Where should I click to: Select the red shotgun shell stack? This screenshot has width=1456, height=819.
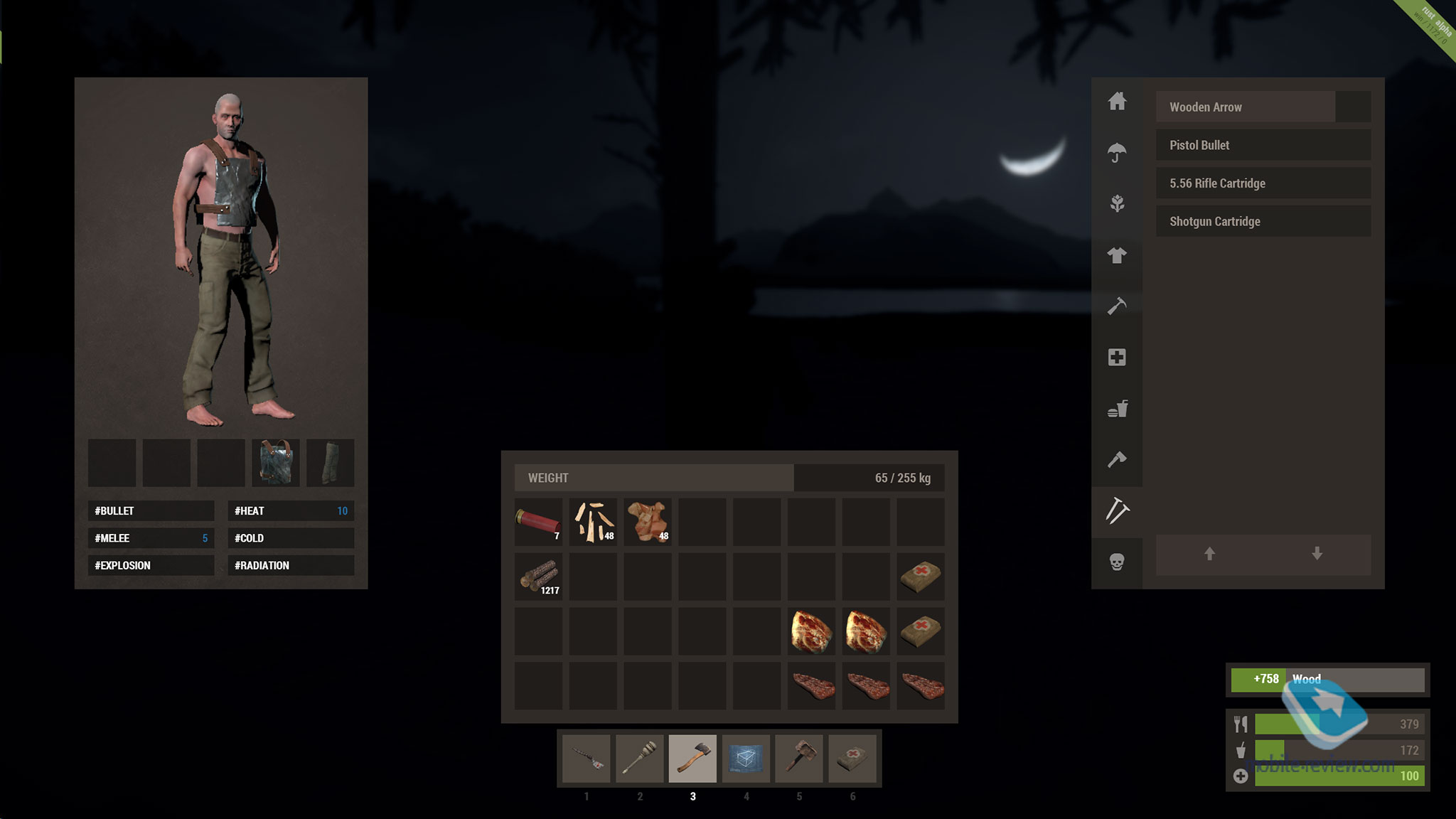click(x=538, y=522)
